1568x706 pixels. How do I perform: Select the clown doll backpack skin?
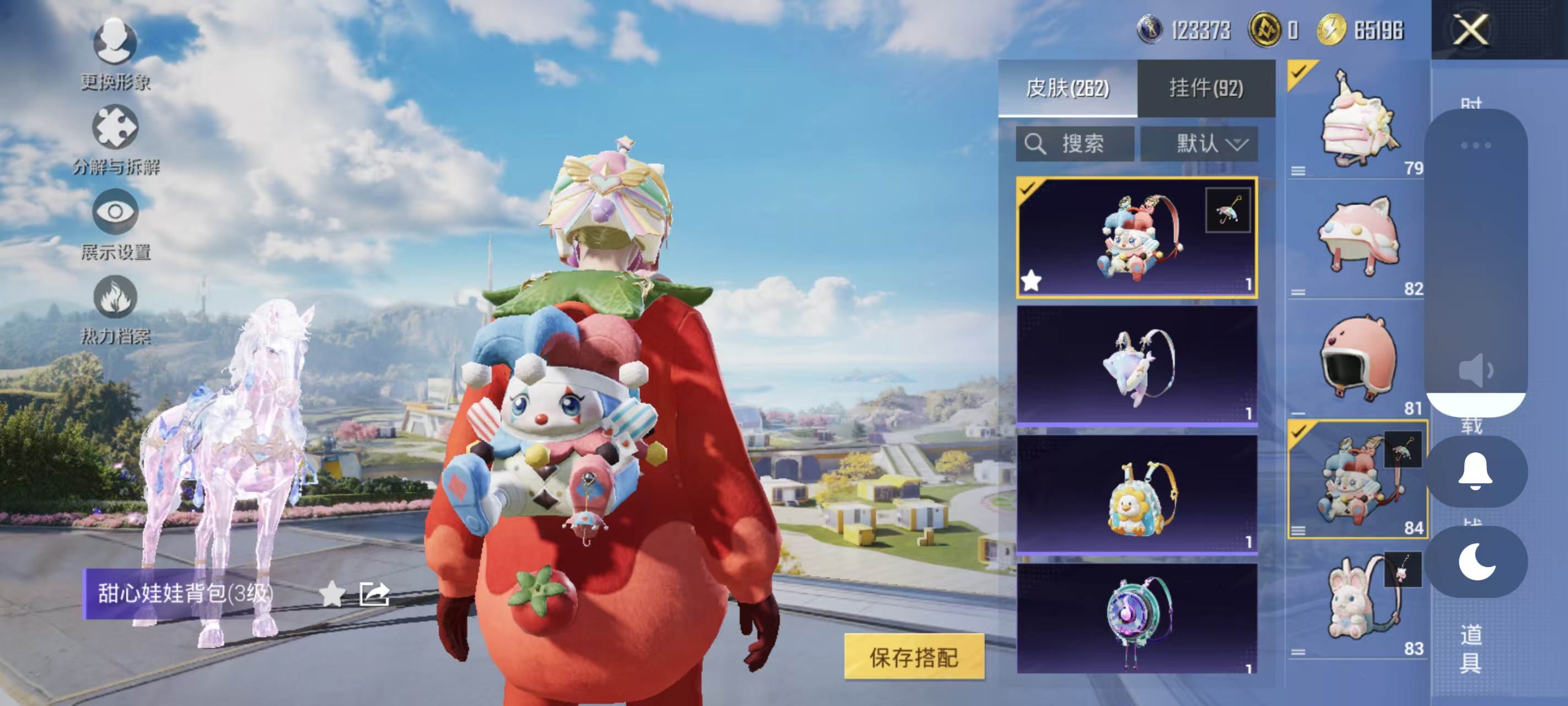[1136, 238]
